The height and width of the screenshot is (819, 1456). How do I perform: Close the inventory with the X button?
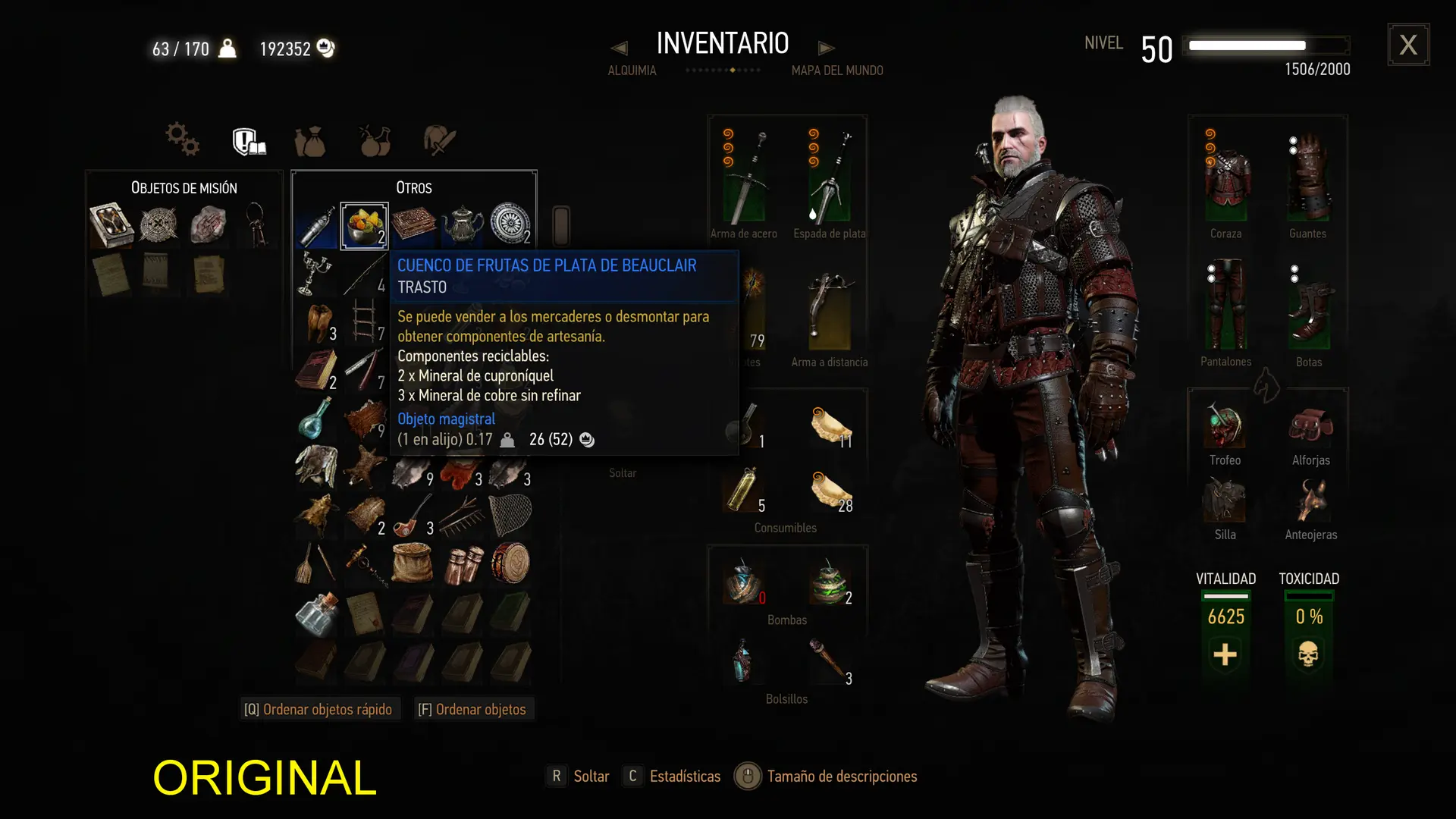[x=1408, y=45]
